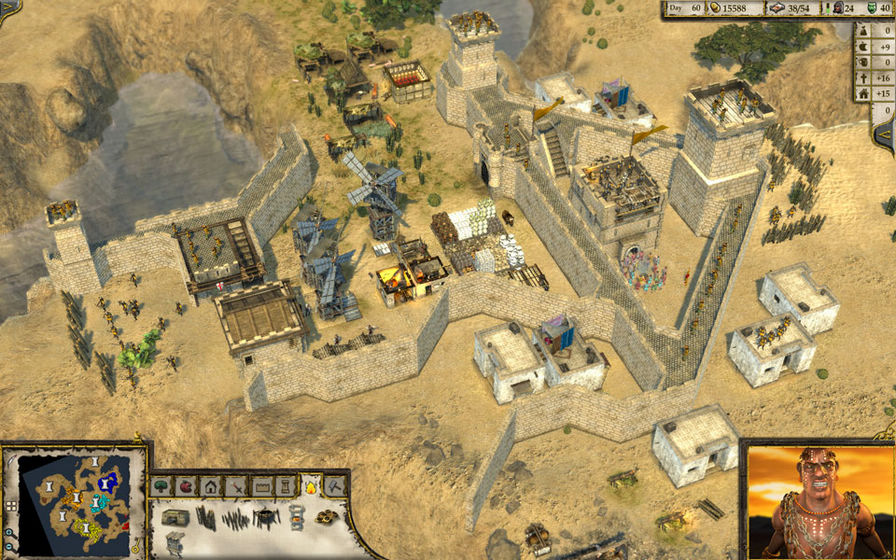Select the house (town buildings) tab
896x560 pixels.
tap(211, 487)
